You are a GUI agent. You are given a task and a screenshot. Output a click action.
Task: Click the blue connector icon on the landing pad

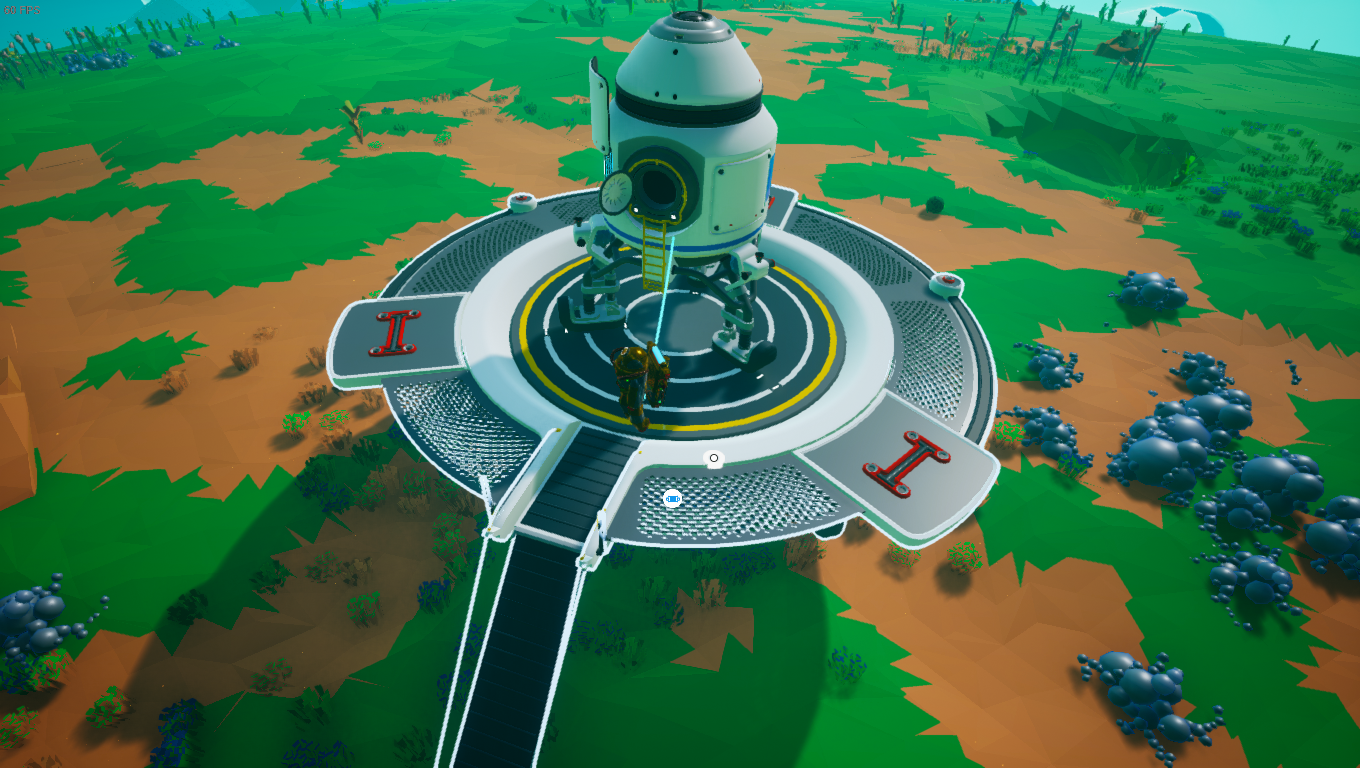coord(673,498)
